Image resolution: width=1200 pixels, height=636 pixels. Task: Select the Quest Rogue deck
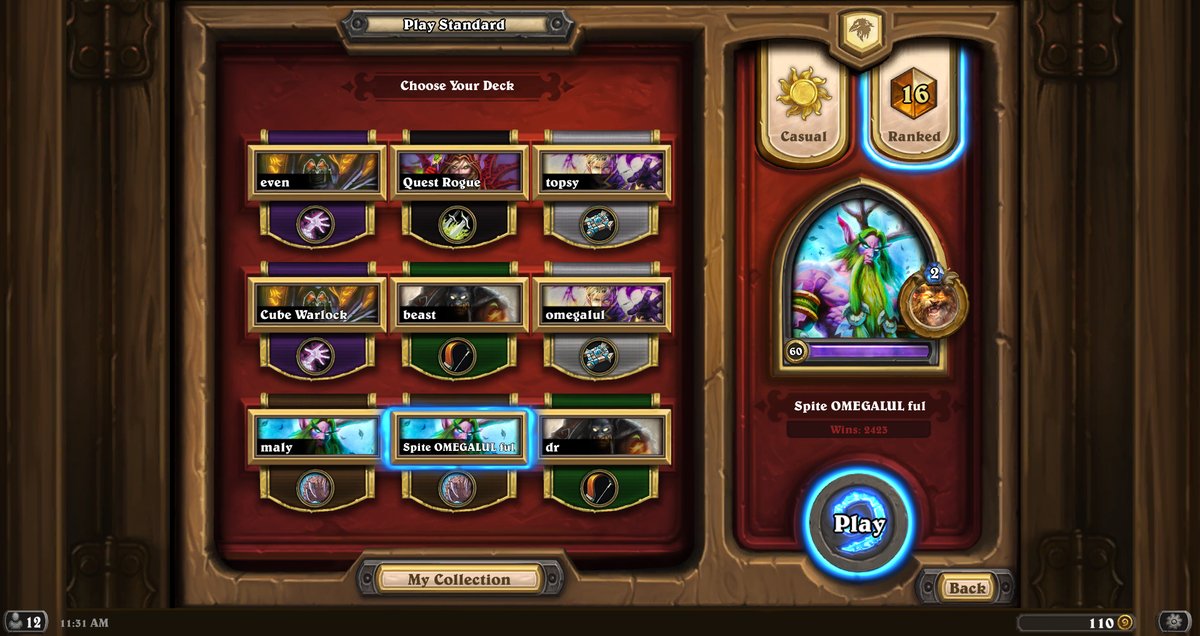[x=458, y=172]
